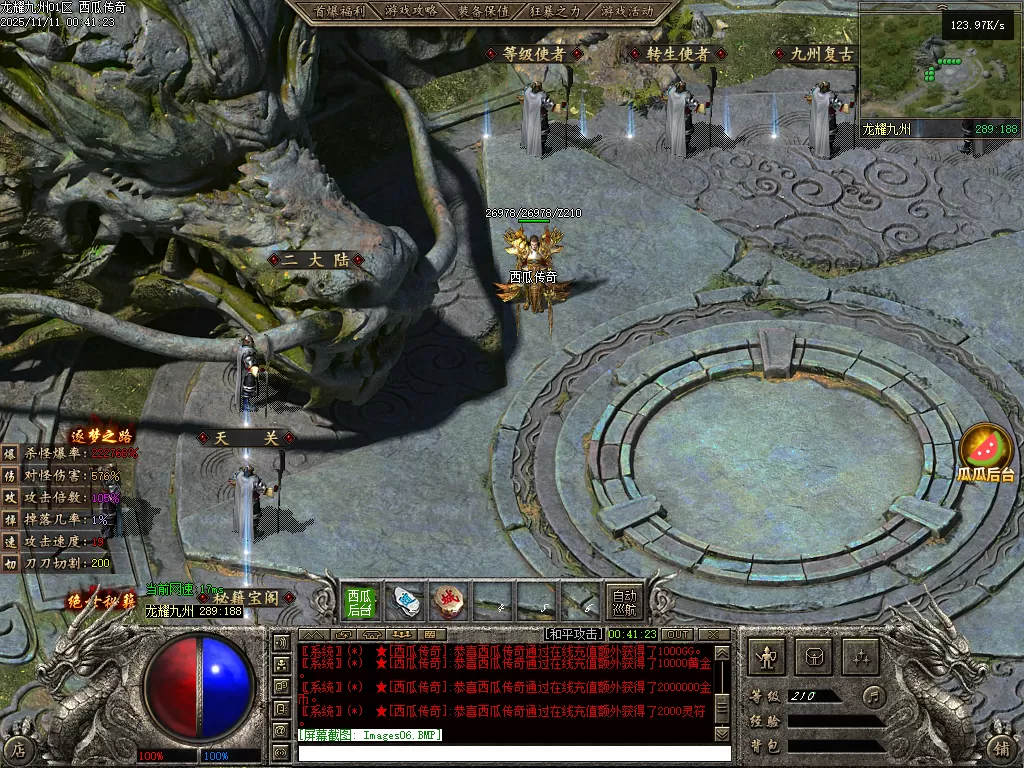Viewport: 1024px width, 768px height.
Task: Open the bag chest icon
Action: [814, 656]
